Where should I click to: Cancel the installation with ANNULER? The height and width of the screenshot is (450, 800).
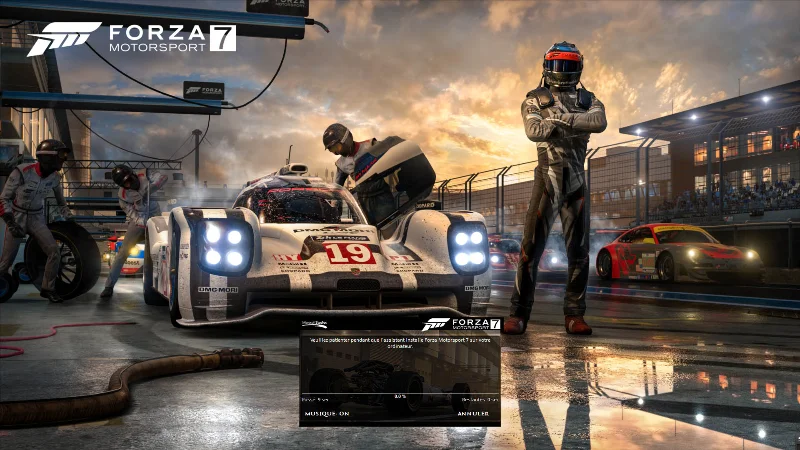(x=473, y=413)
